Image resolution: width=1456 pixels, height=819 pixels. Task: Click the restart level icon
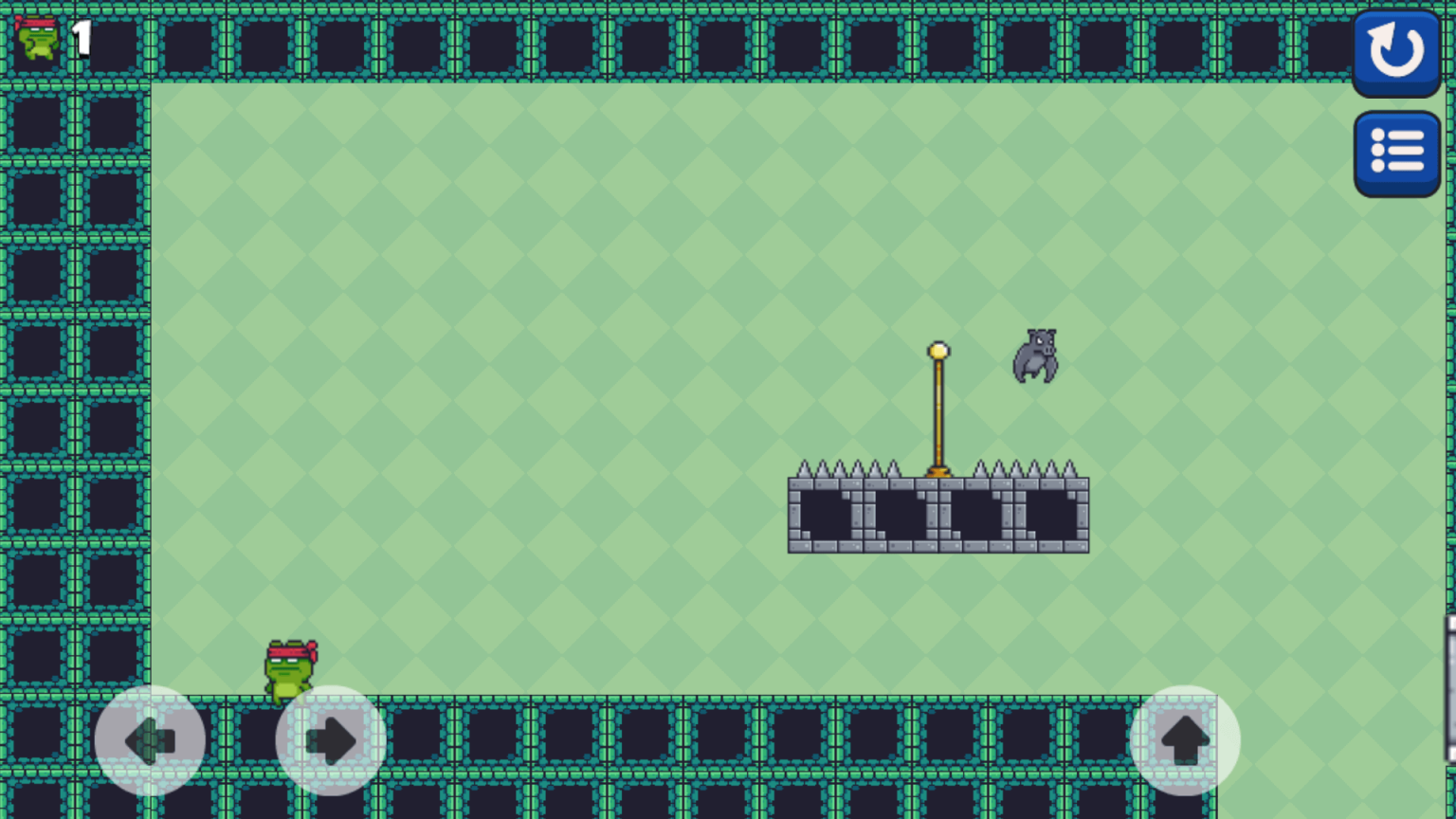tap(1397, 50)
